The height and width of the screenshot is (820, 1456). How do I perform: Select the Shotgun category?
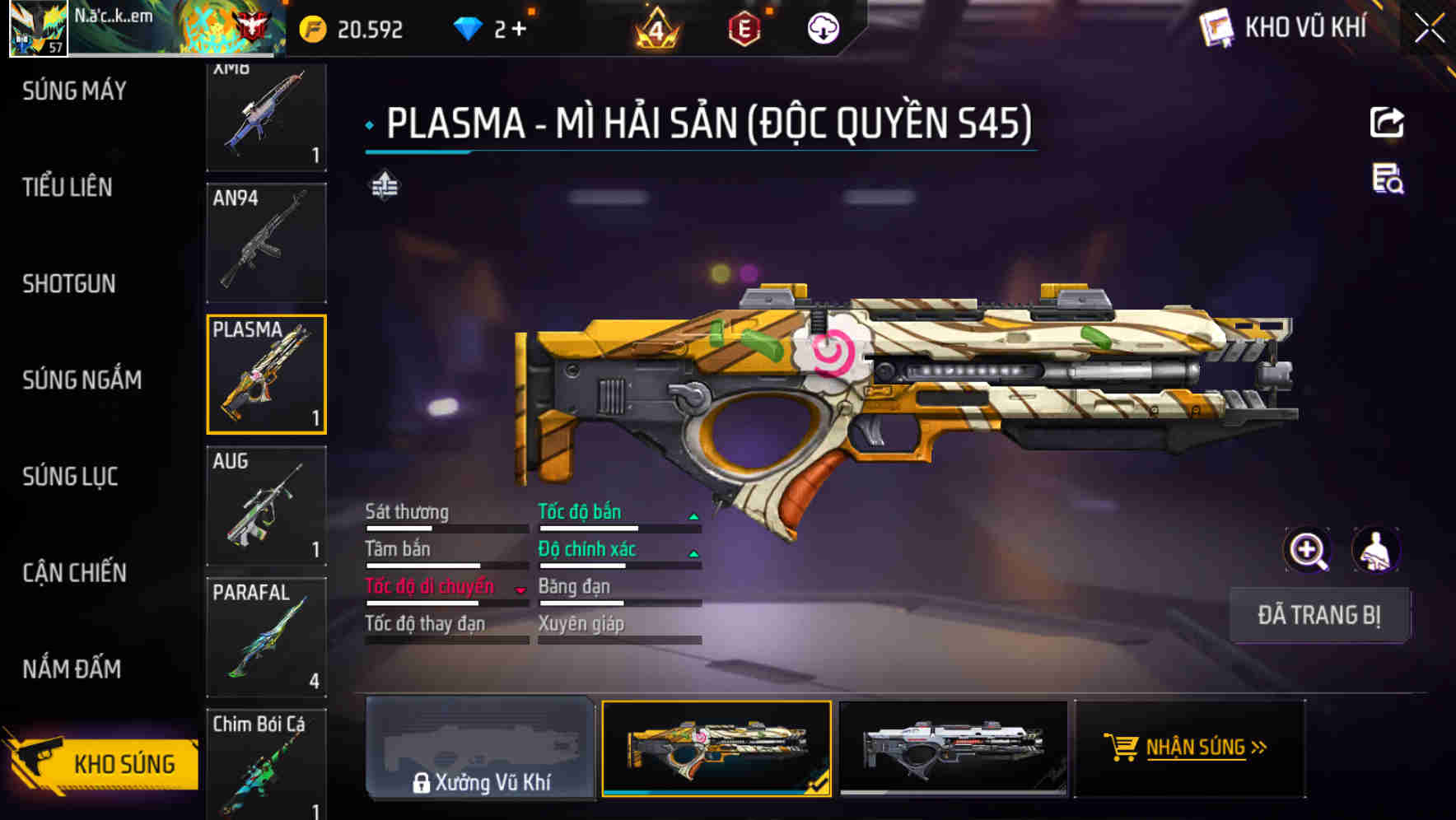[69, 283]
